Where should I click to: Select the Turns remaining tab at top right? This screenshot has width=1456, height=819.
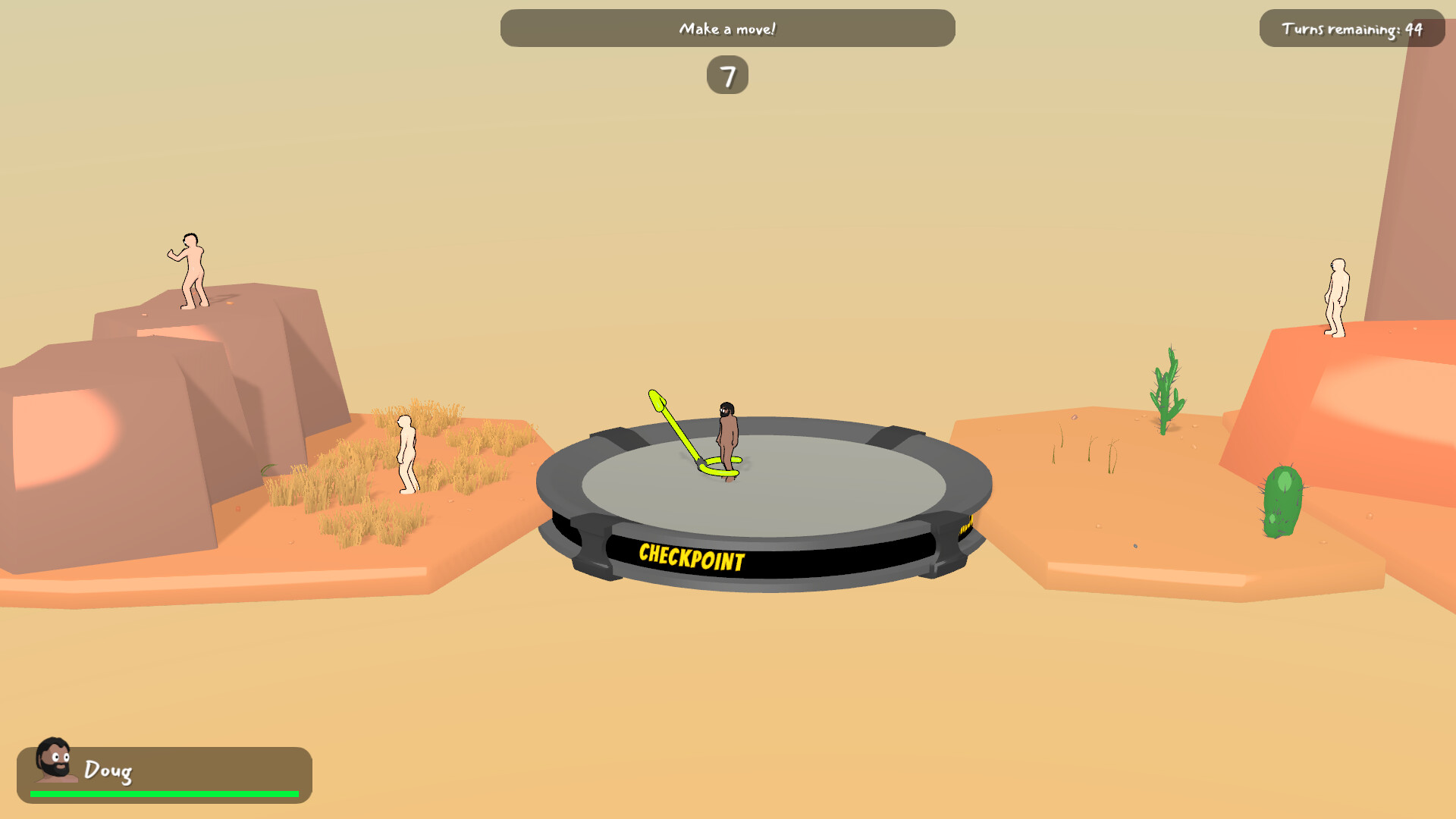(1352, 29)
